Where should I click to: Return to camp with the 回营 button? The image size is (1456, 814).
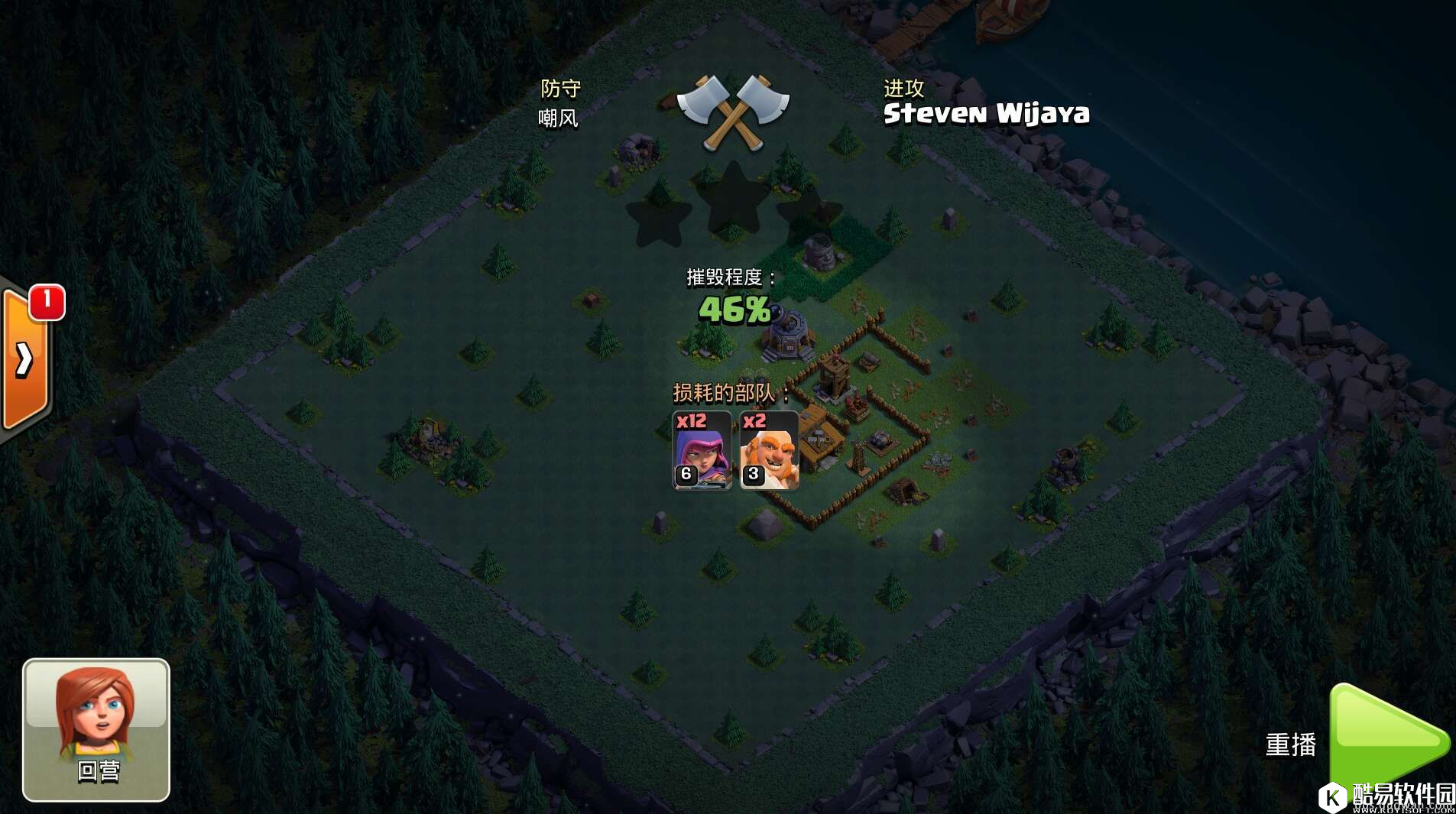point(96,729)
